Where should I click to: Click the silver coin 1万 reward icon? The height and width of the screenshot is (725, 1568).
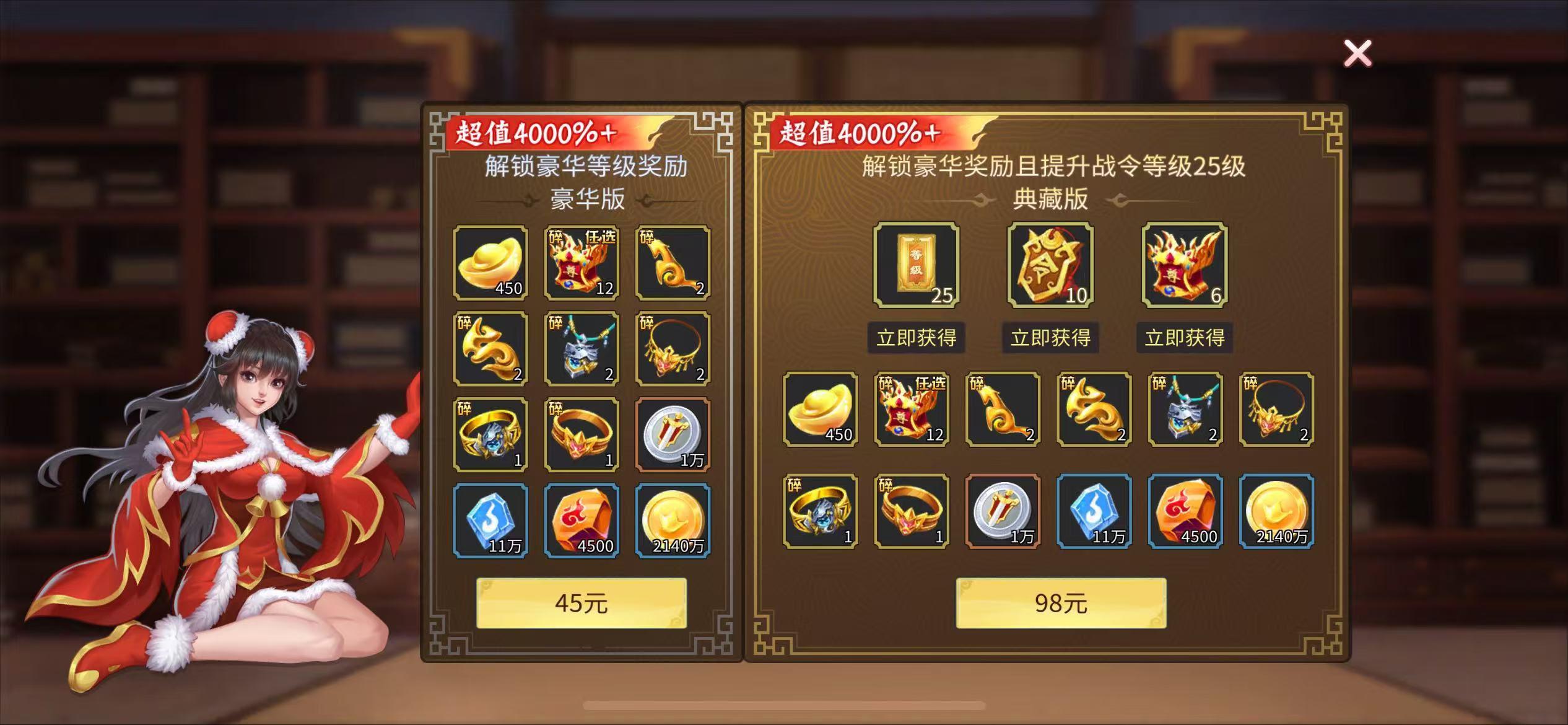[672, 435]
